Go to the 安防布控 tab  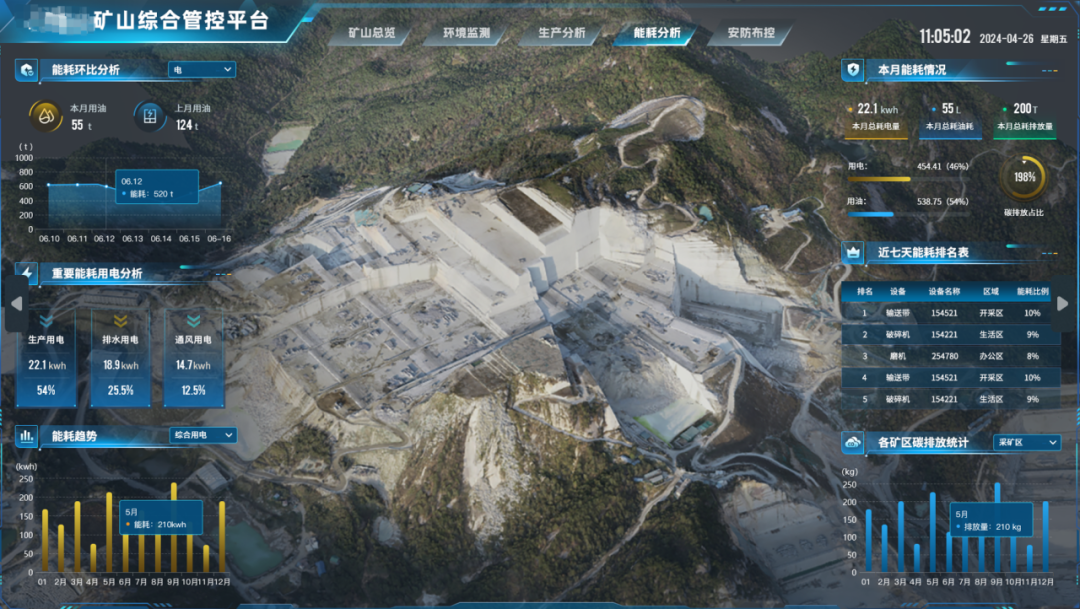point(751,33)
